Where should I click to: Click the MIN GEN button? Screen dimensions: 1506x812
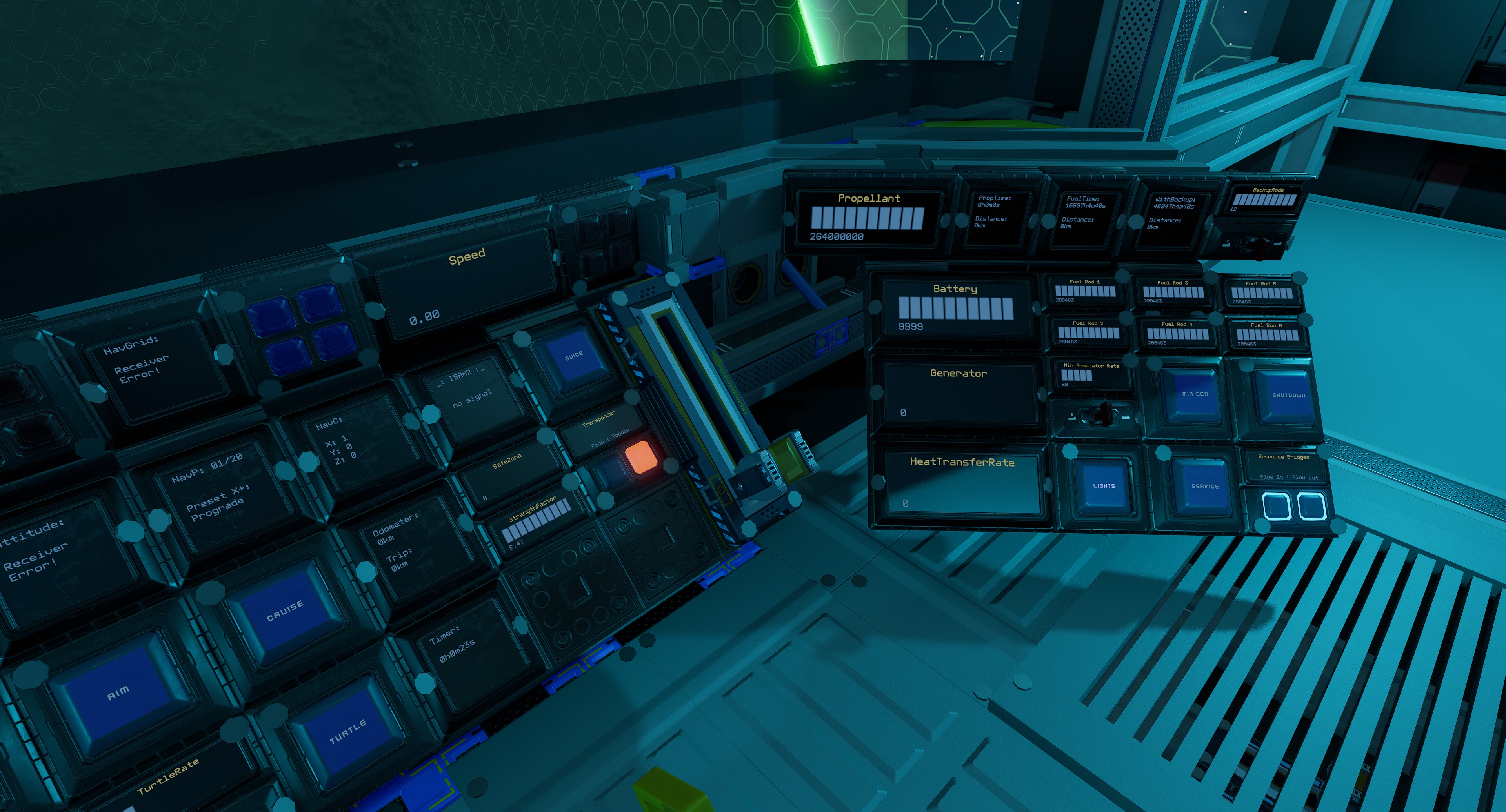(1194, 394)
